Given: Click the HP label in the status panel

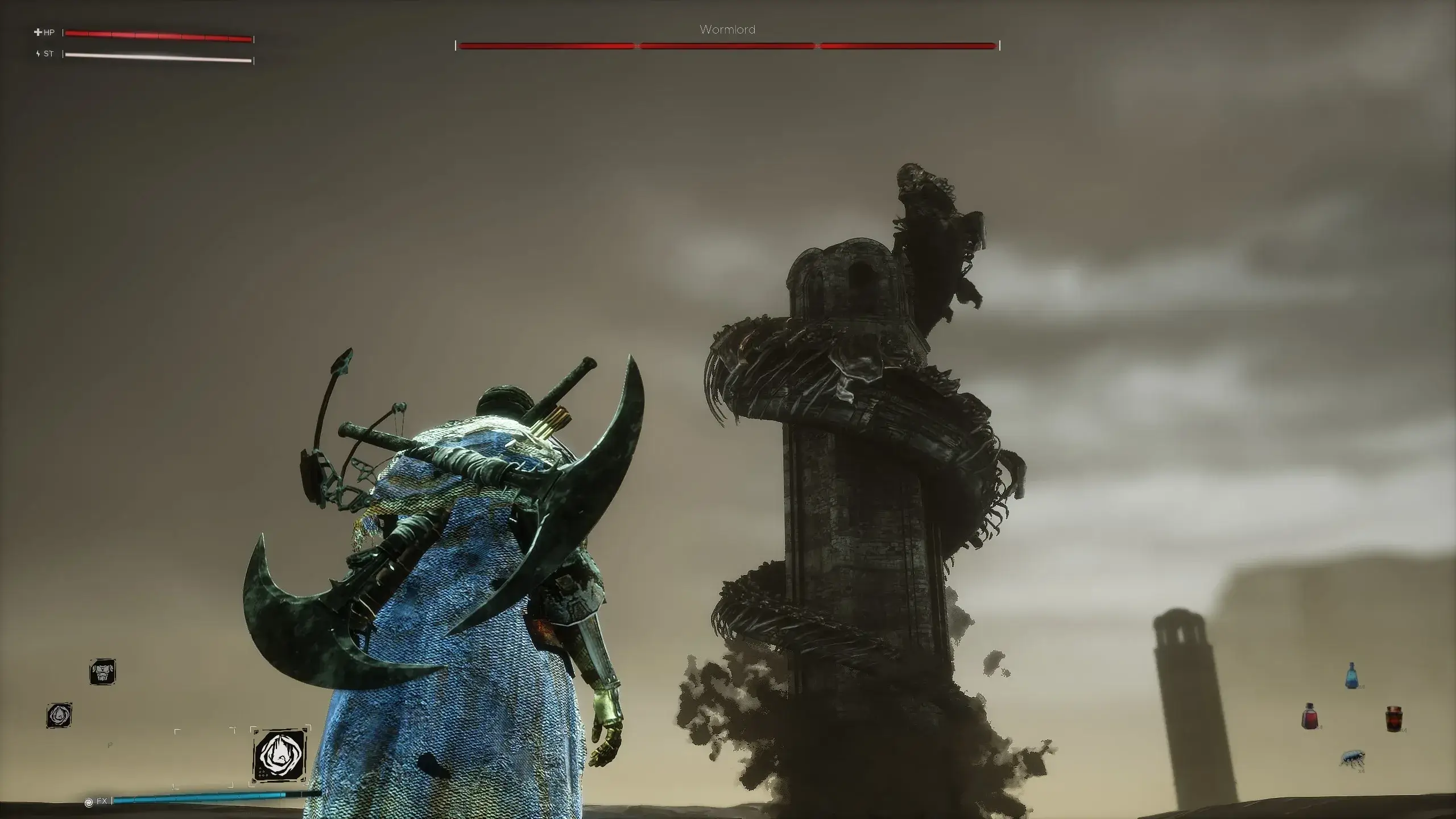Looking at the screenshot, I should [50, 33].
